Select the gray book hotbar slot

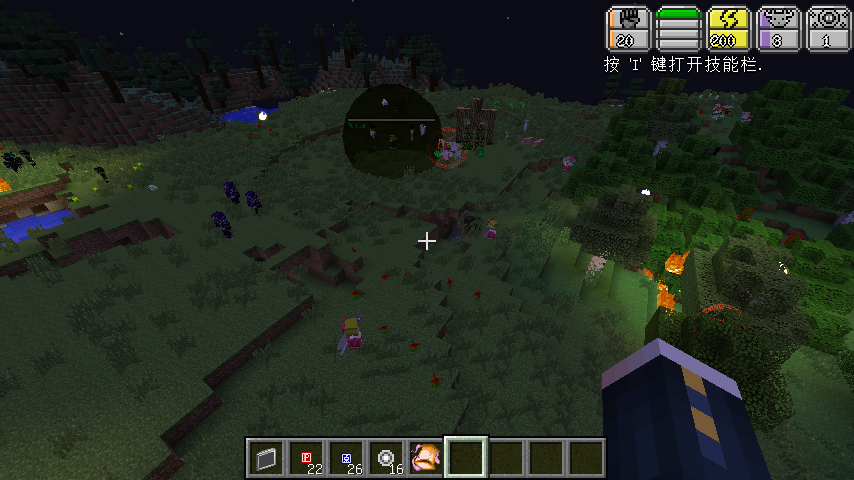click(266, 458)
